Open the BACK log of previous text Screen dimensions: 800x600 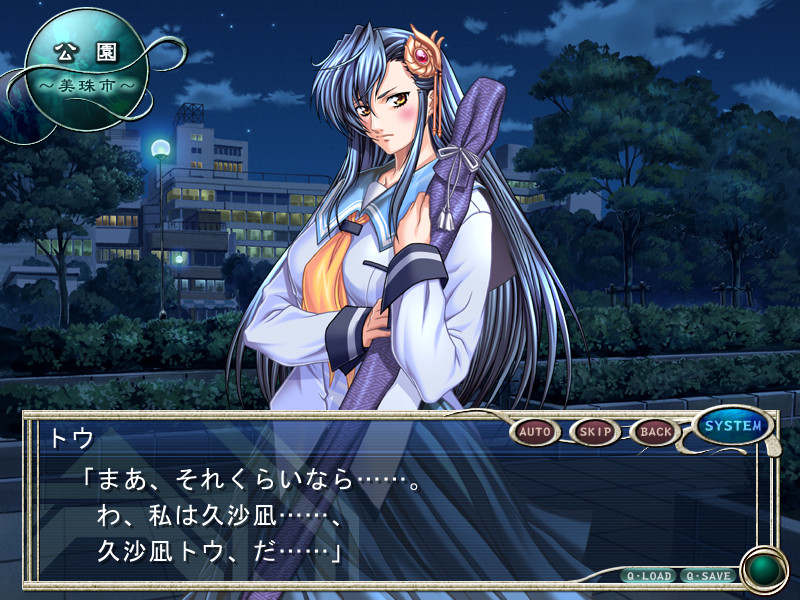(x=656, y=432)
